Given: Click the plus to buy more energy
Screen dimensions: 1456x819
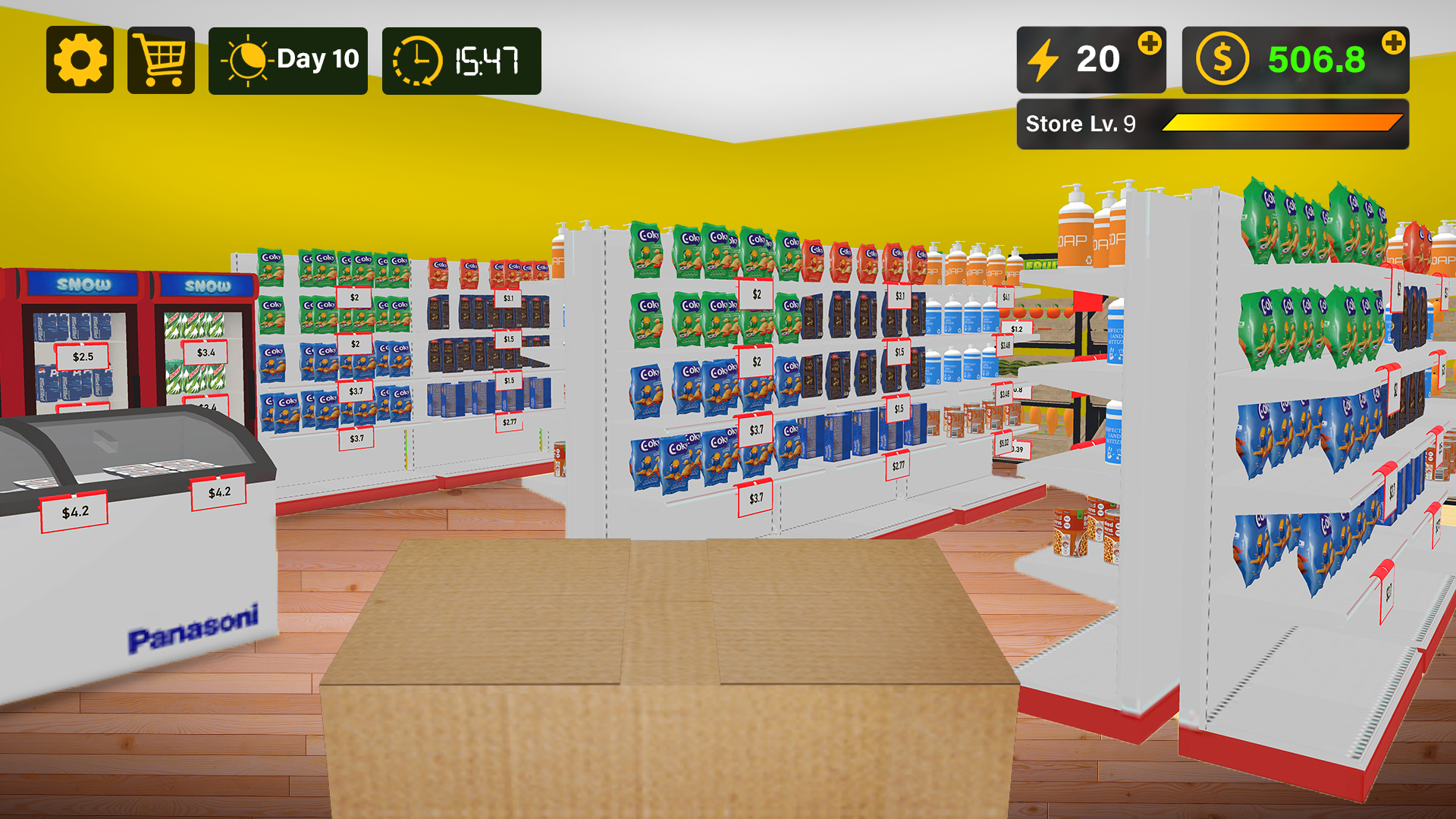Looking at the screenshot, I should (1150, 43).
